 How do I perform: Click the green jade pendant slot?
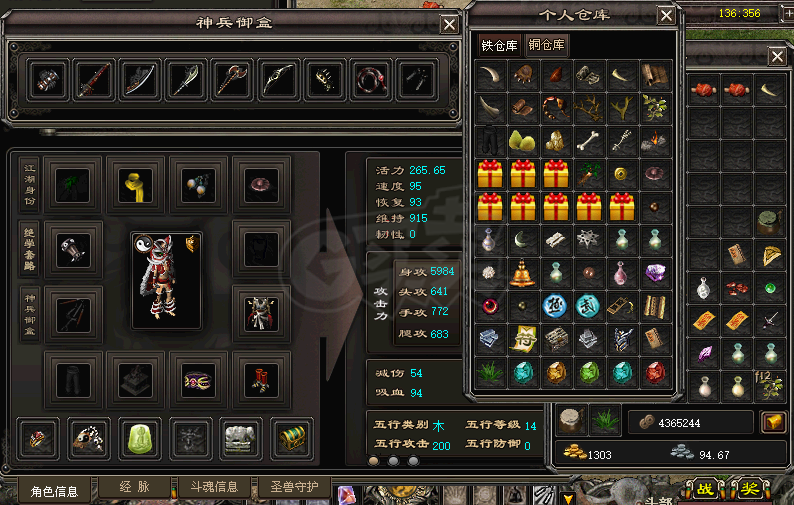tap(135, 437)
